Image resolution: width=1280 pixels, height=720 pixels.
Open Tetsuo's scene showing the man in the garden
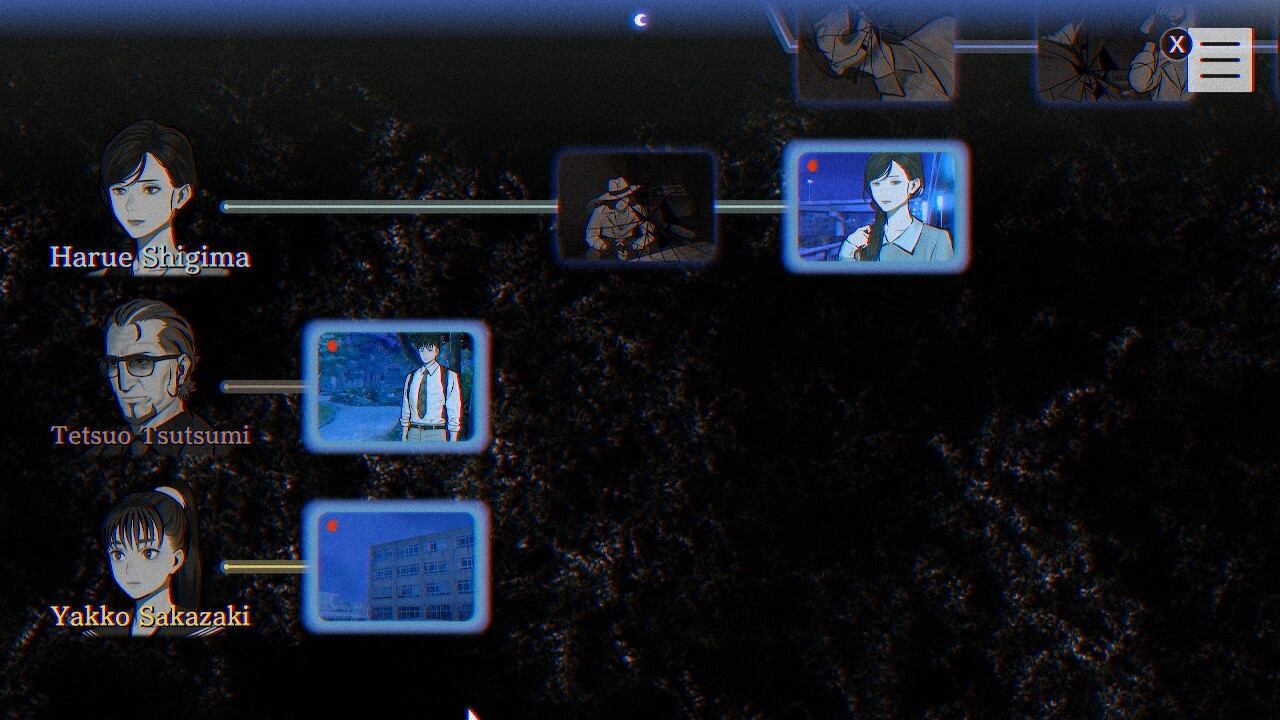398,390
